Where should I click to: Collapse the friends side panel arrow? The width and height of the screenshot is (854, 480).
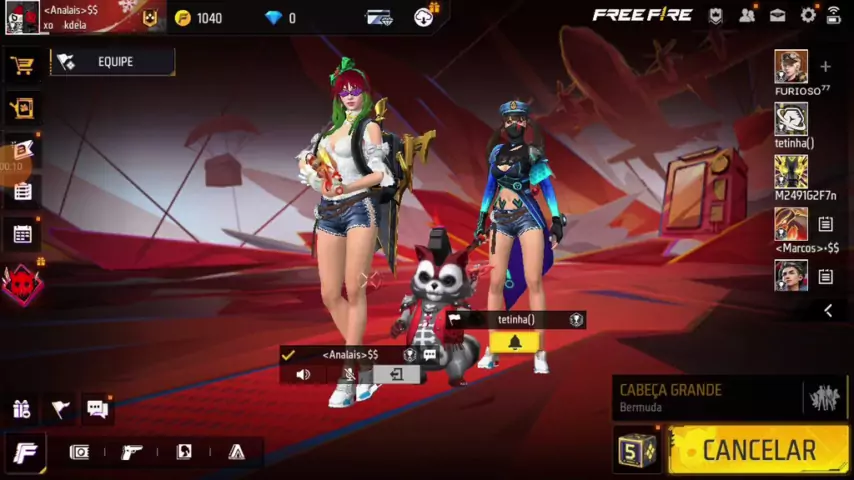827,311
